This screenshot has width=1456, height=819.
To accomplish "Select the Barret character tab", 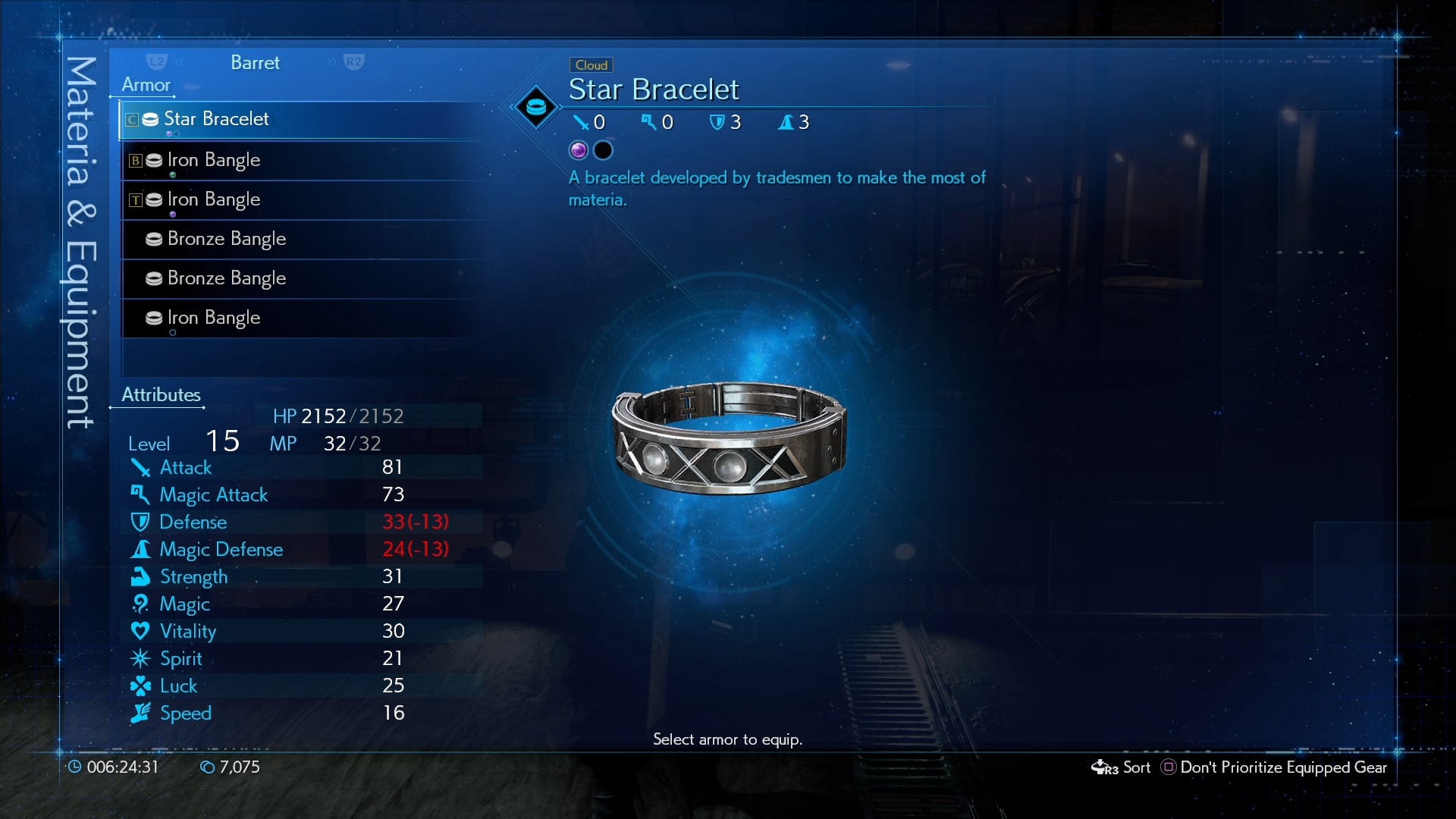I will pyautogui.click(x=254, y=63).
